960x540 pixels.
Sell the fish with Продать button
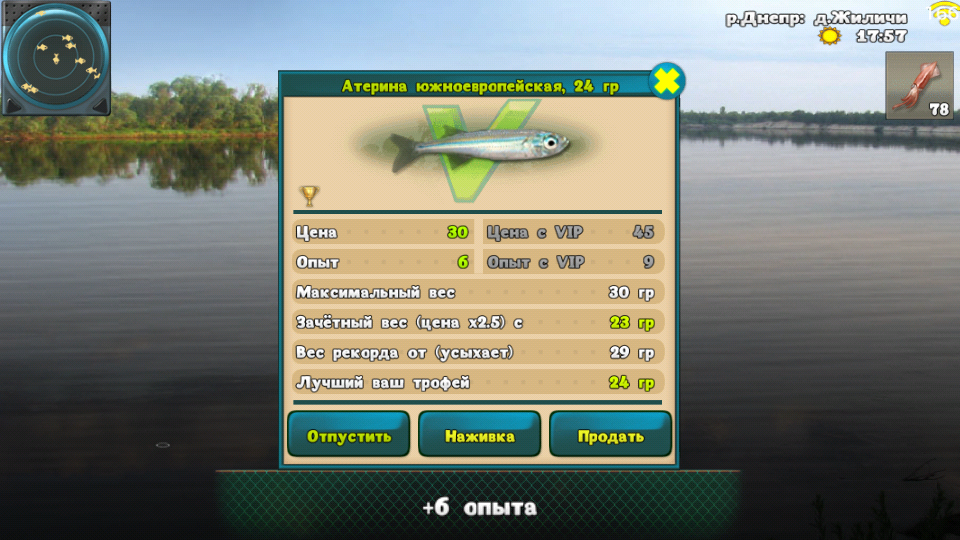coord(610,436)
